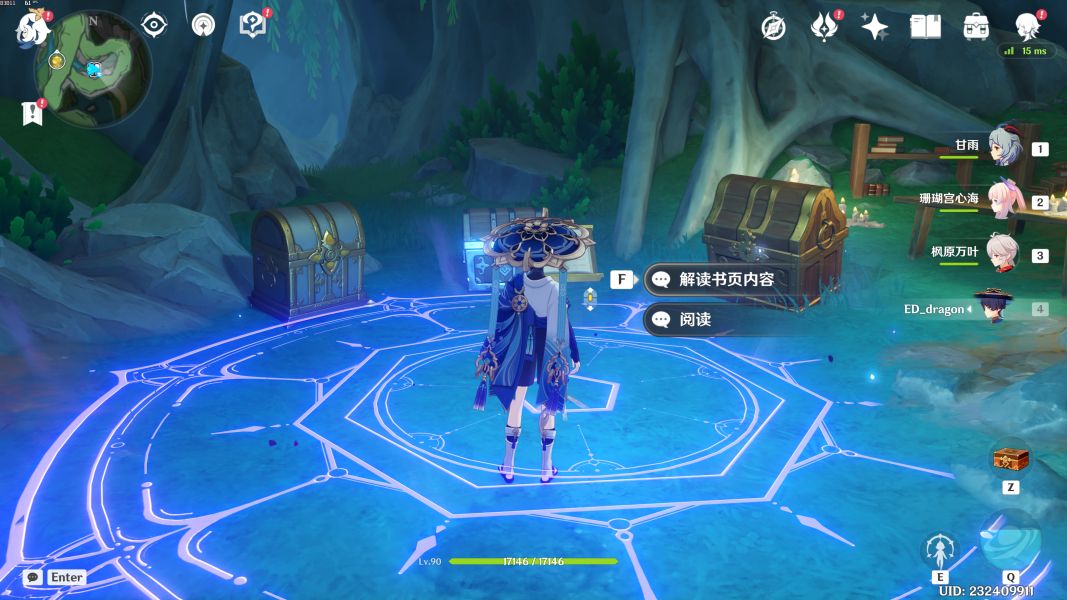This screenshot has height=600, width=1067.
Task: Switch to party member 珊瑚宫心海
Action: (x=1003, y=200)
